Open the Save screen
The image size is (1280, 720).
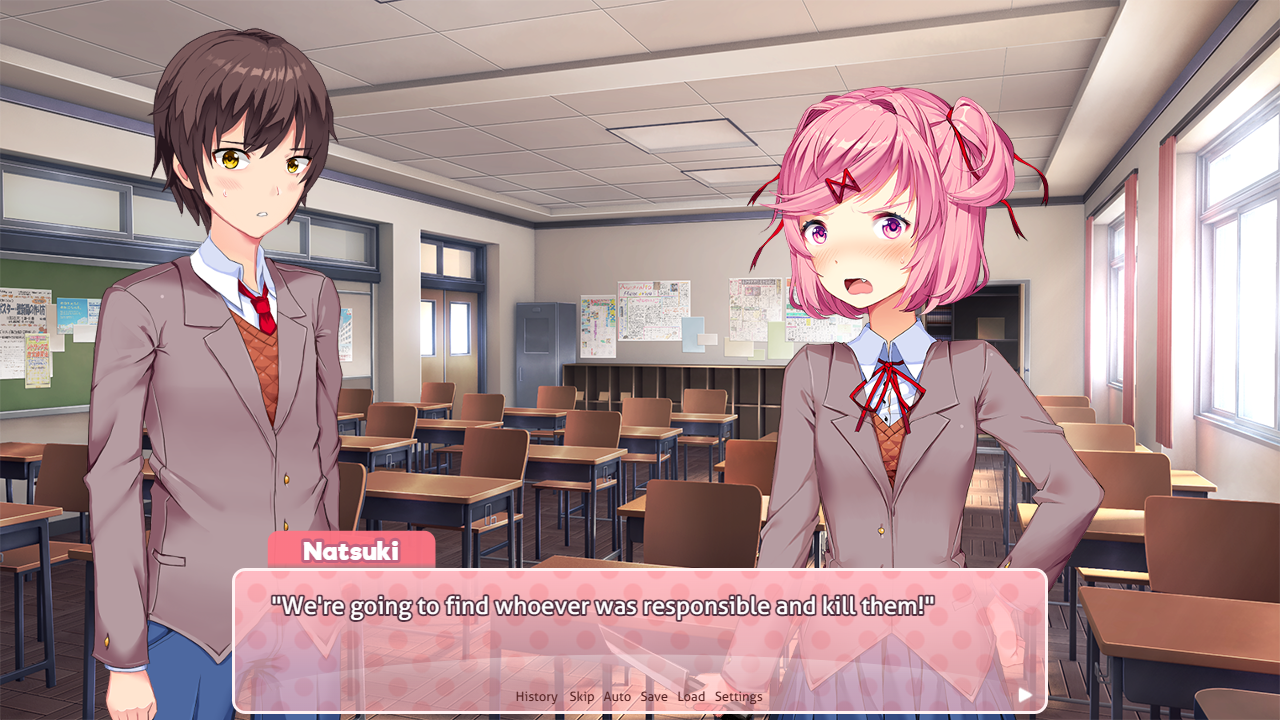click(x=655, y=696)
